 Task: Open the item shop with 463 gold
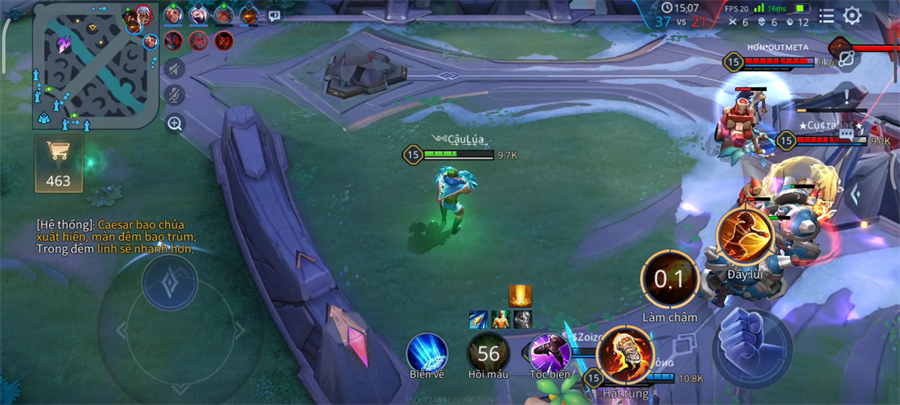58,163
